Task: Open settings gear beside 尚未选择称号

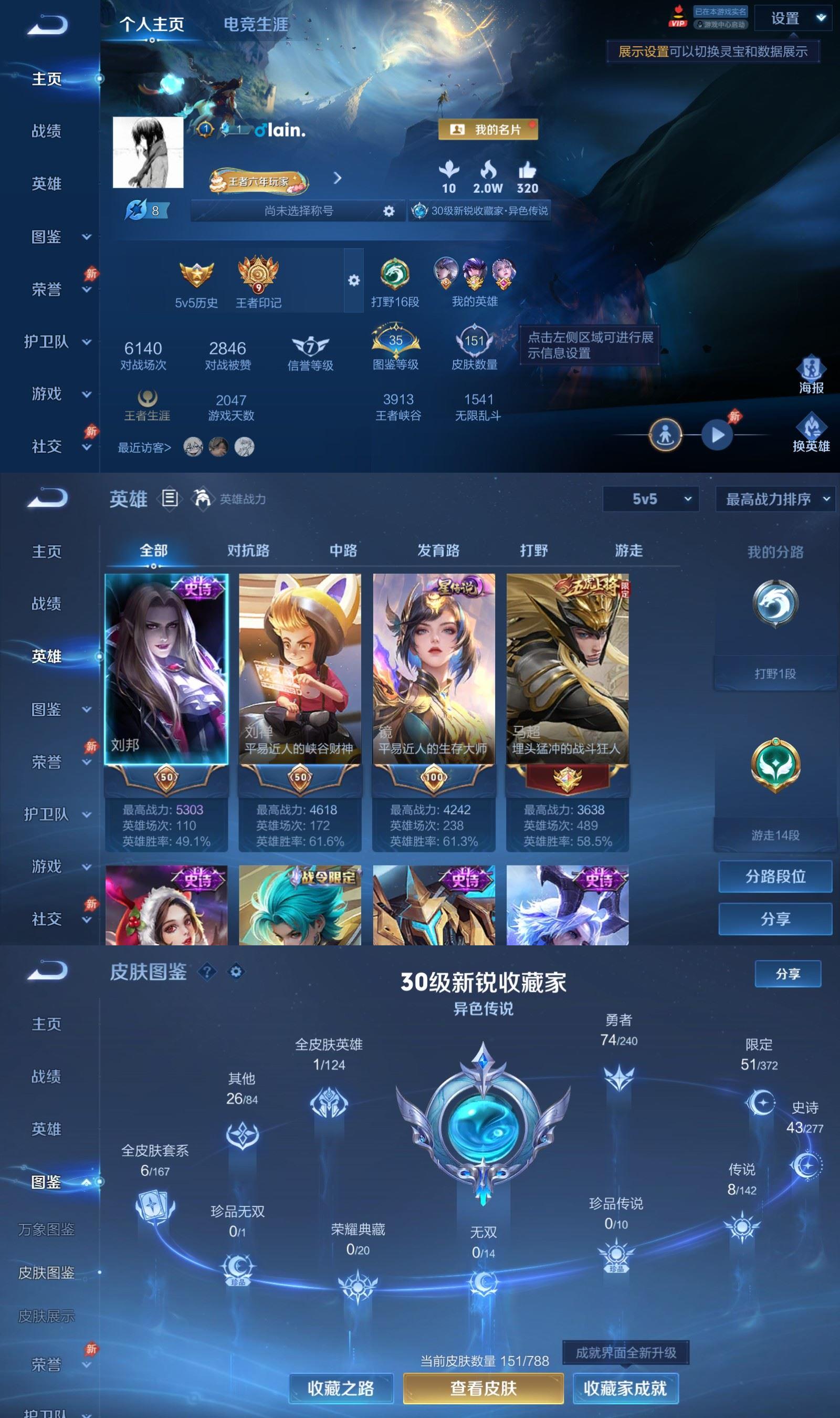Action: [x=389, y=211]
